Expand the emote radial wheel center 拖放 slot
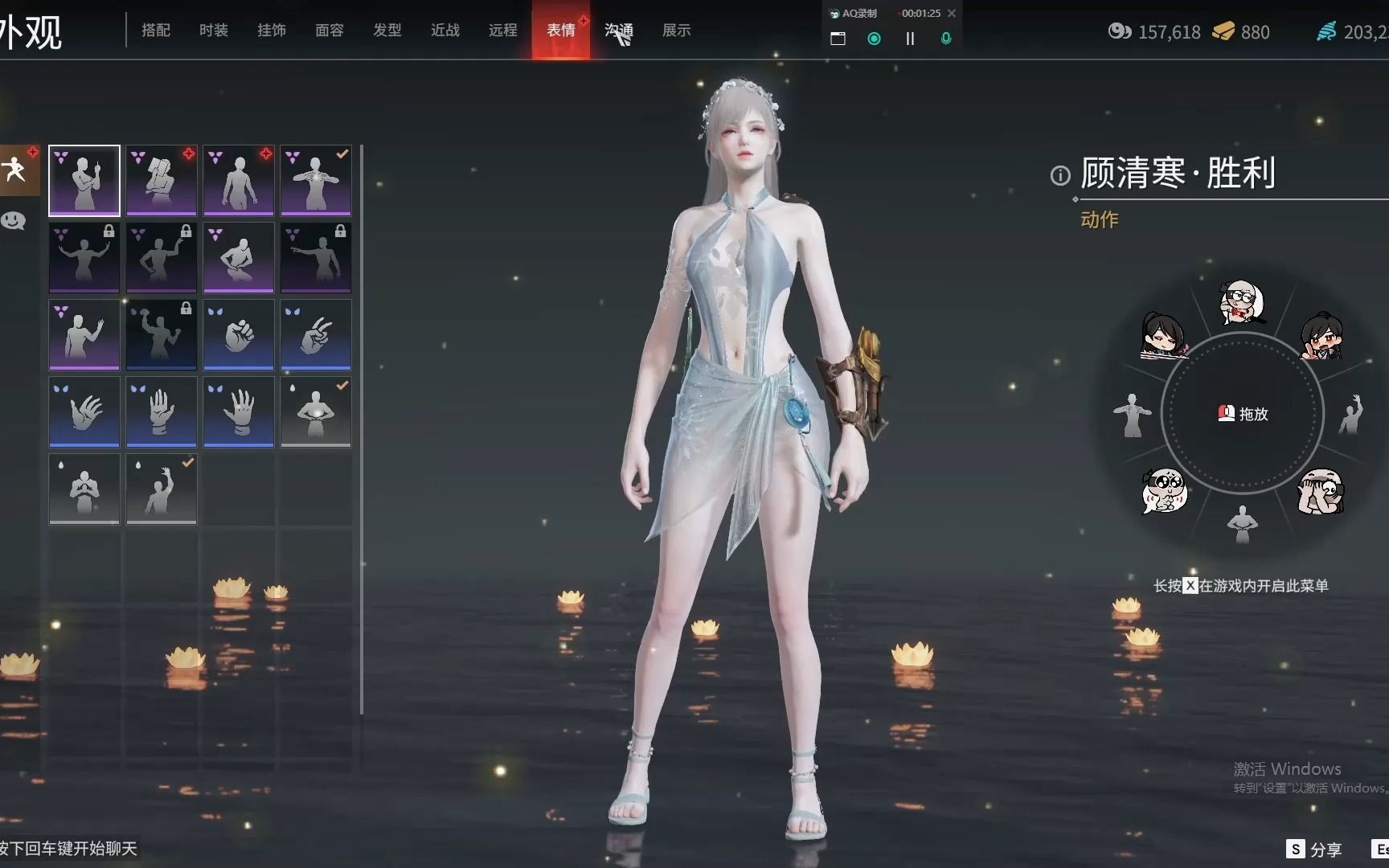This screenshot has height=868, width=1389. (1243, 414)
